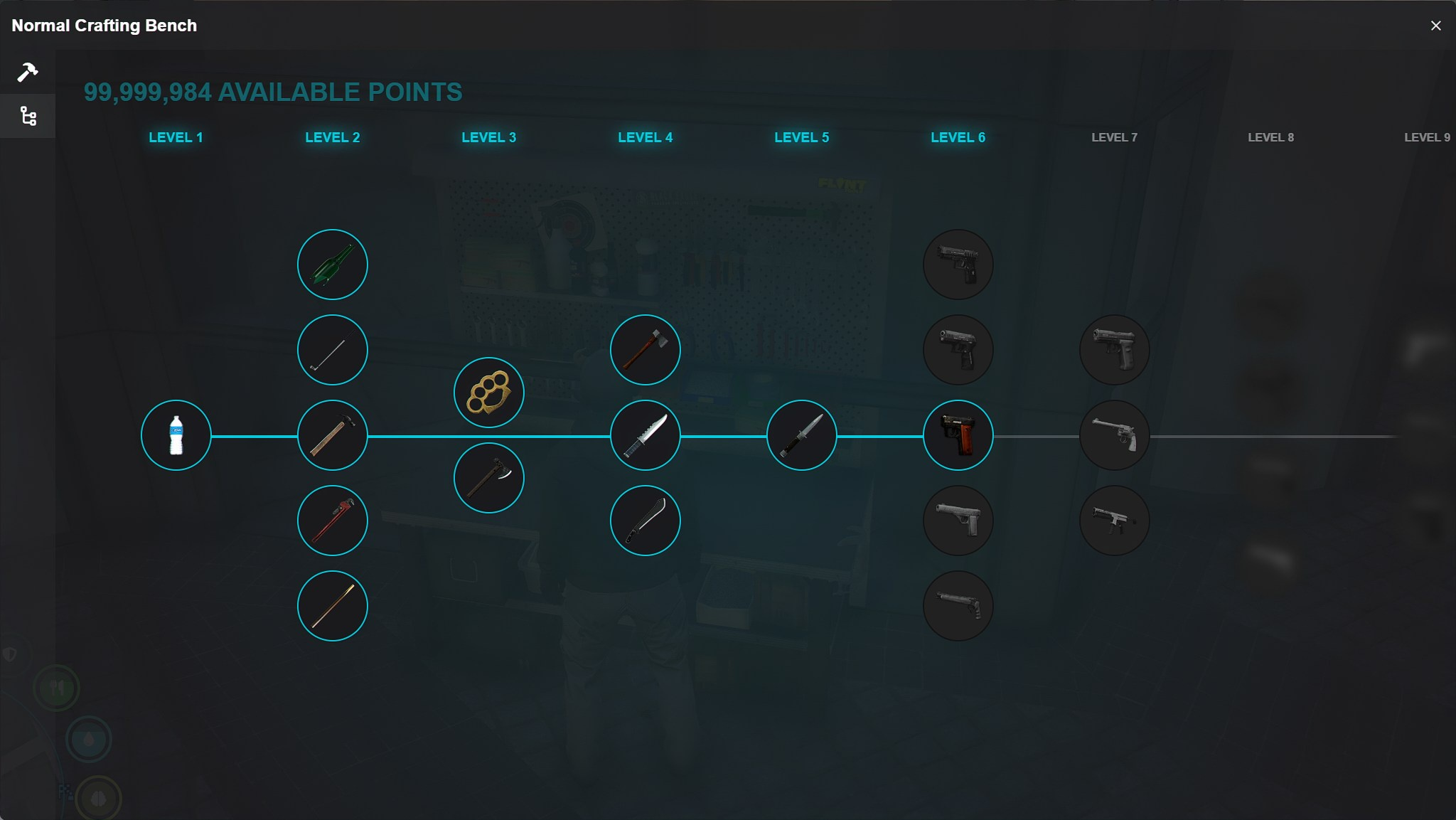Choose the pool cue node
This screenshot has height=820, width=1456.
pos(333,606)
